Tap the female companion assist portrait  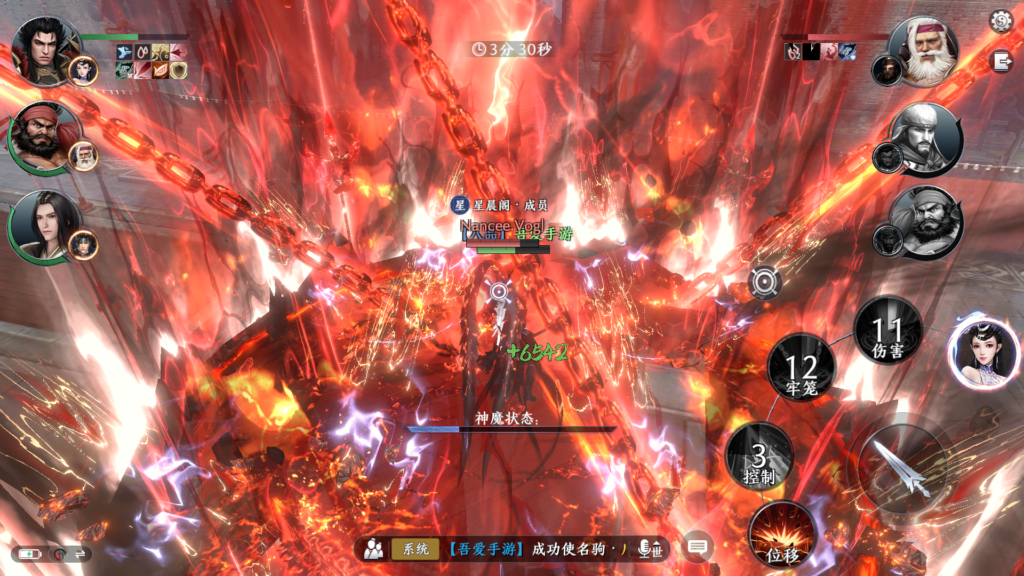[x=983, y=353]
